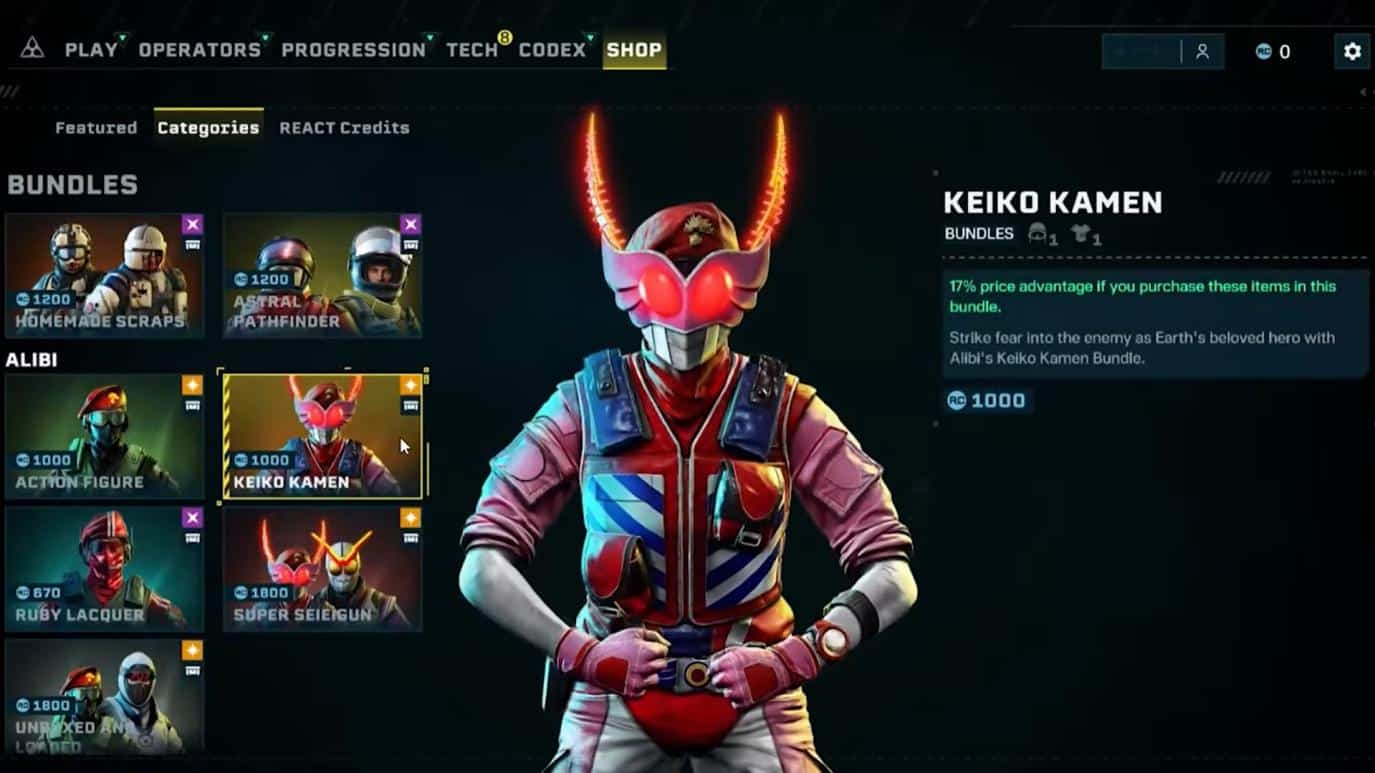Buy Keiko Kamen for 1000 credits
This screenshot has width=1375, height=773.
point(987,401)
